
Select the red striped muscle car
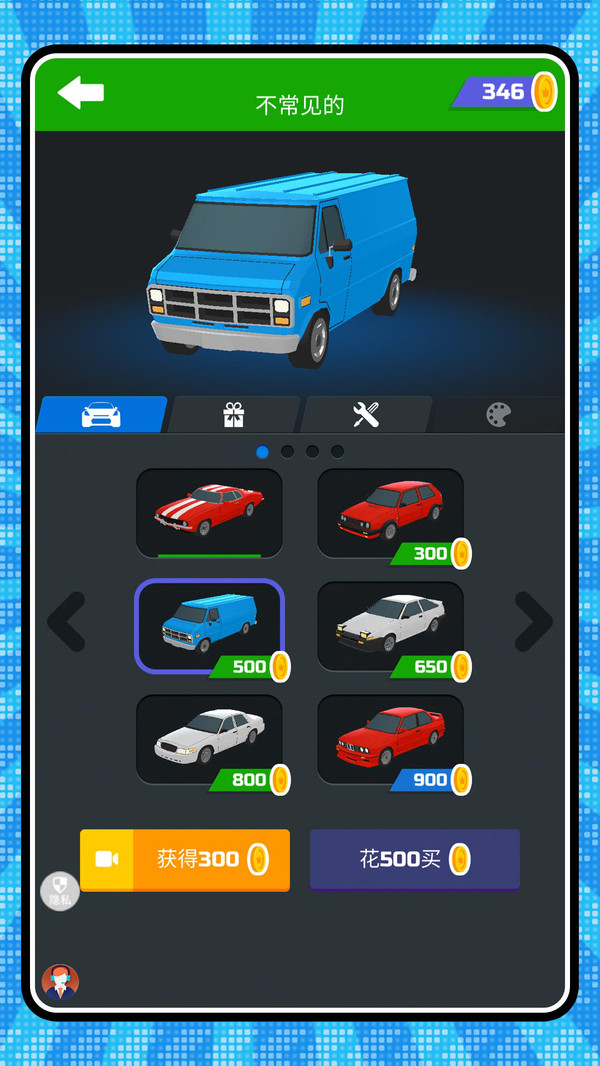pos(209,512)
